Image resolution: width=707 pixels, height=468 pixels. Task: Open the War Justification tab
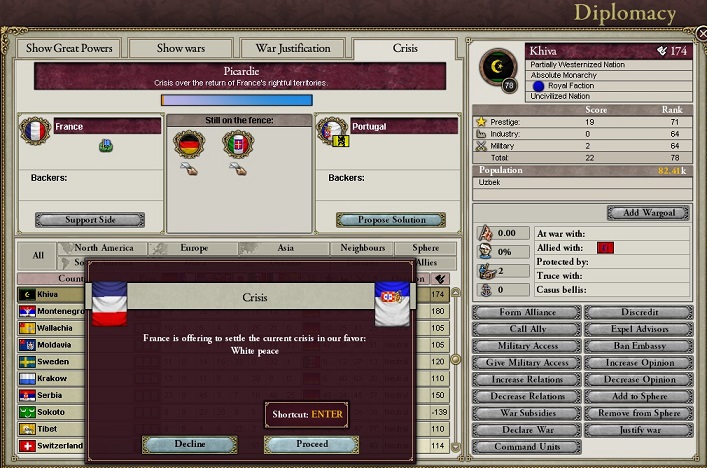293,48
